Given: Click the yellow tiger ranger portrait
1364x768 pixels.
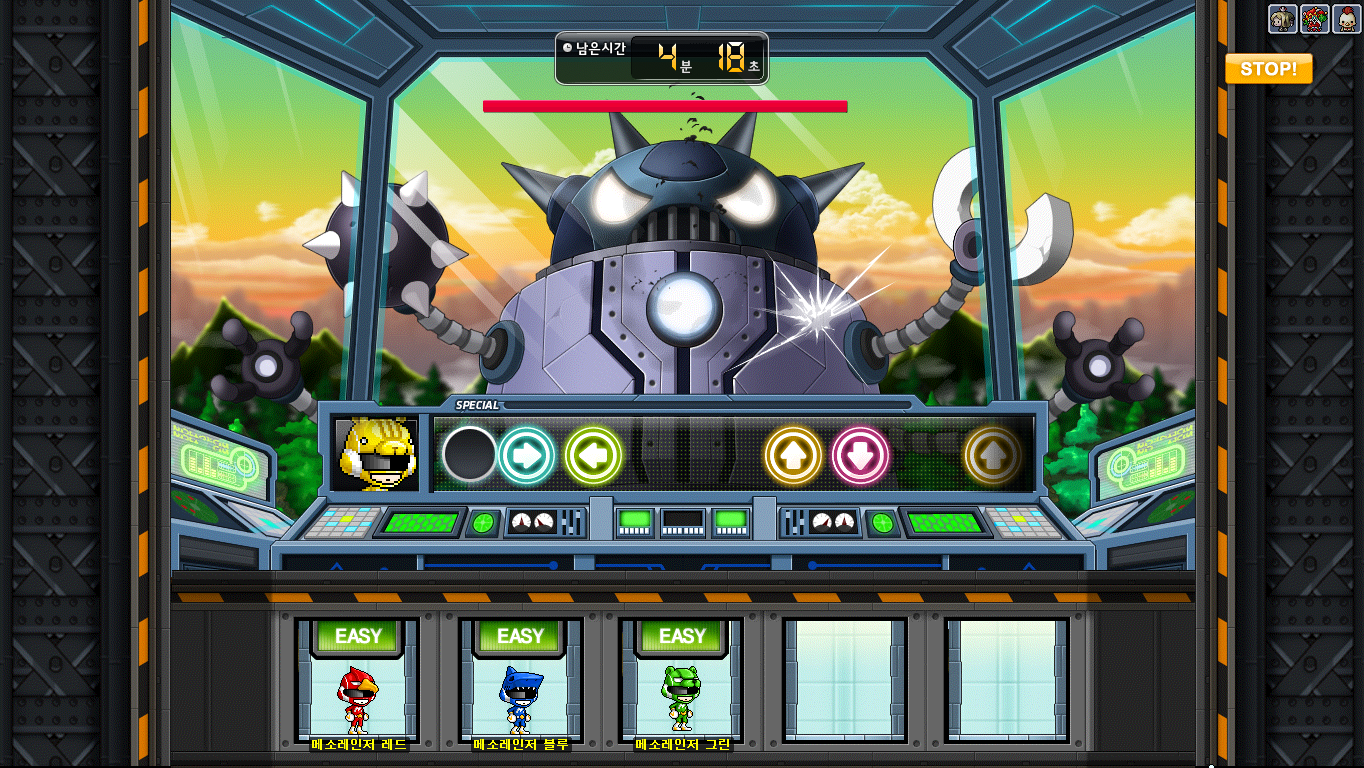Looking at the screenshot, I should 375,454.
